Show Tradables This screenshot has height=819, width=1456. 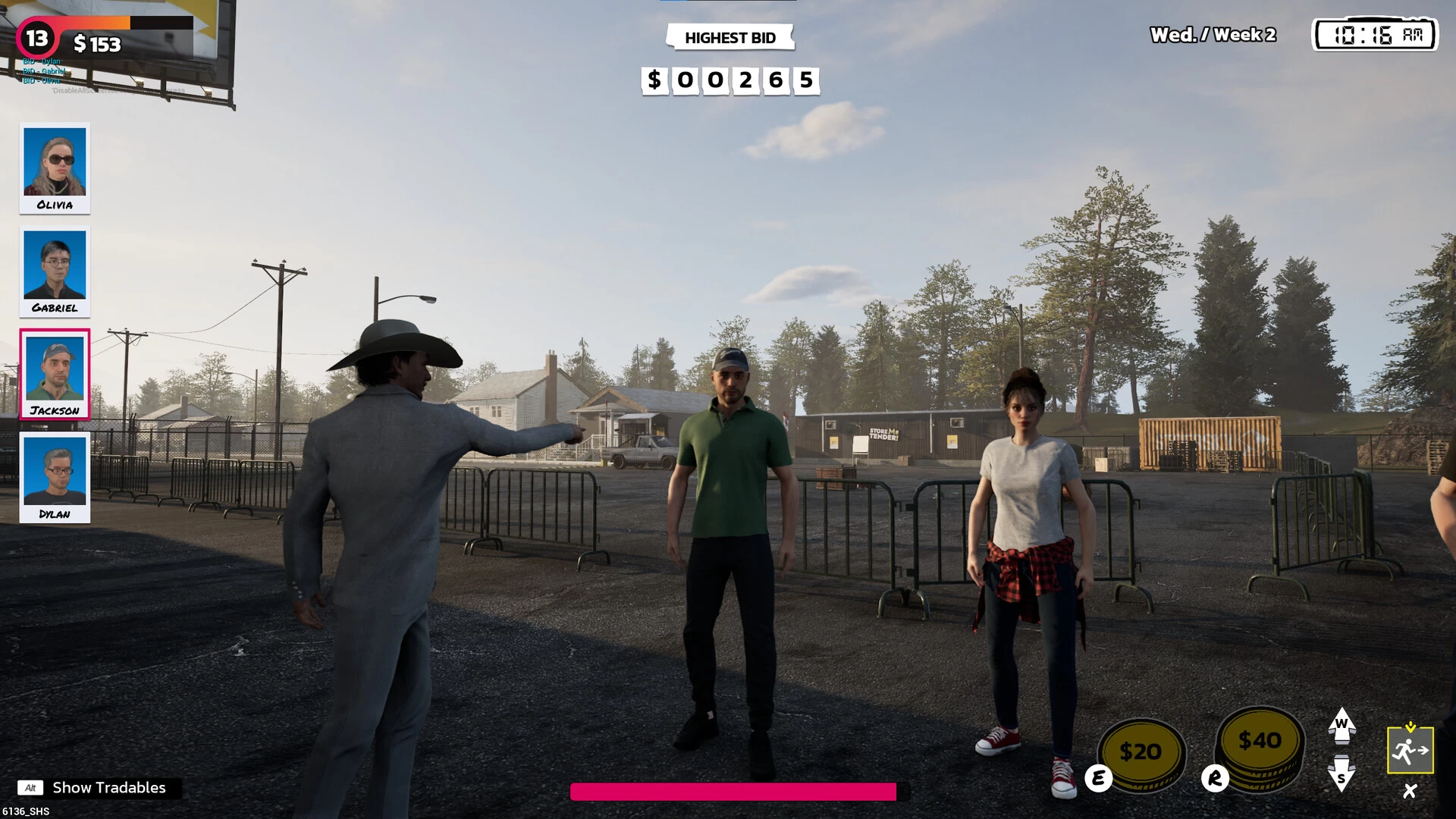[99, 788]
